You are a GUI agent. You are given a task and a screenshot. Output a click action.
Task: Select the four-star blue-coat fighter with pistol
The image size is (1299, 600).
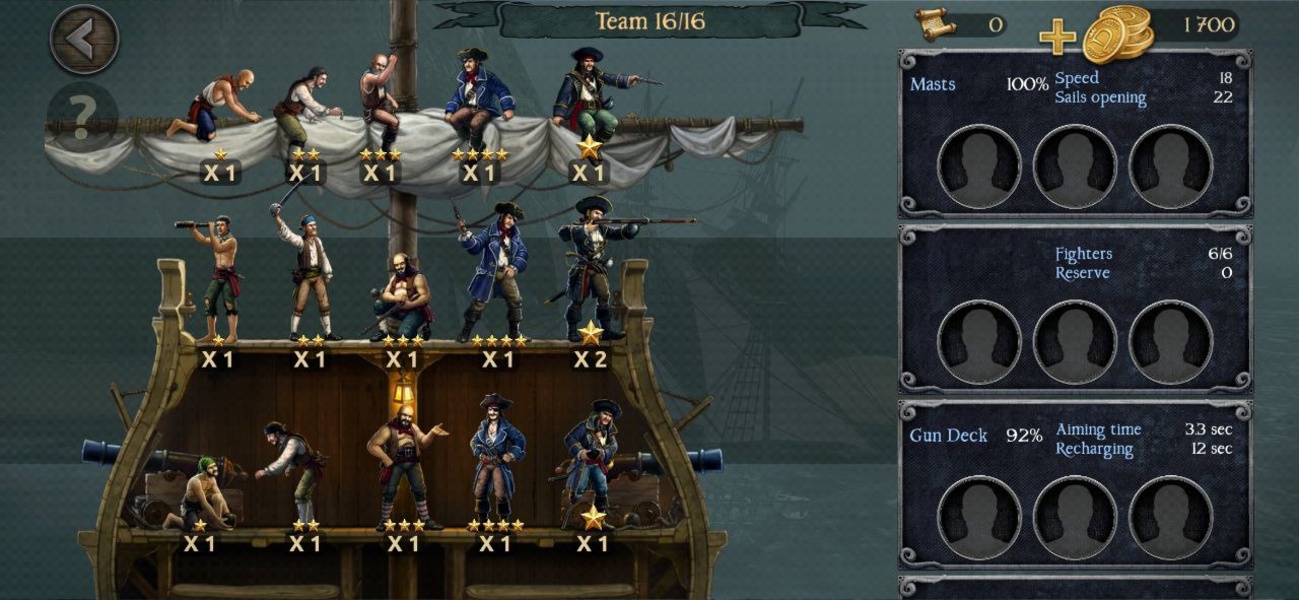pos(496,272)
